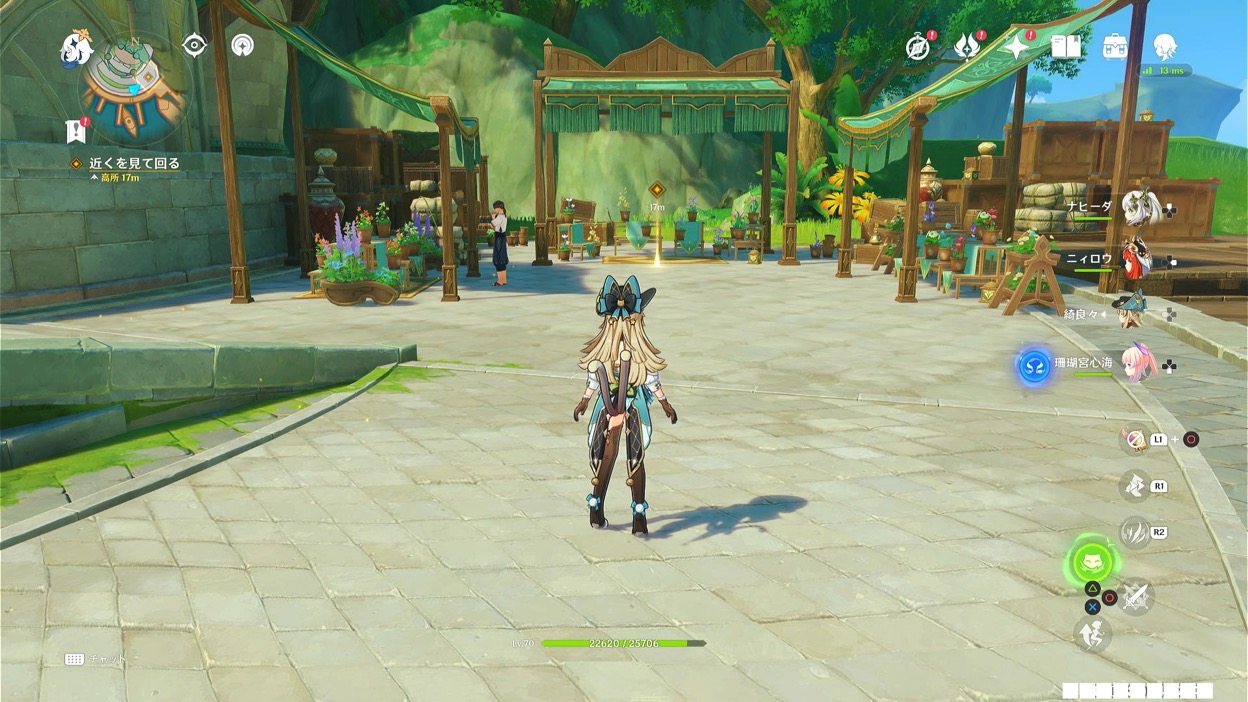Open the map from the circular minimap
The image size is (1248, 702).
pos(133,88)
